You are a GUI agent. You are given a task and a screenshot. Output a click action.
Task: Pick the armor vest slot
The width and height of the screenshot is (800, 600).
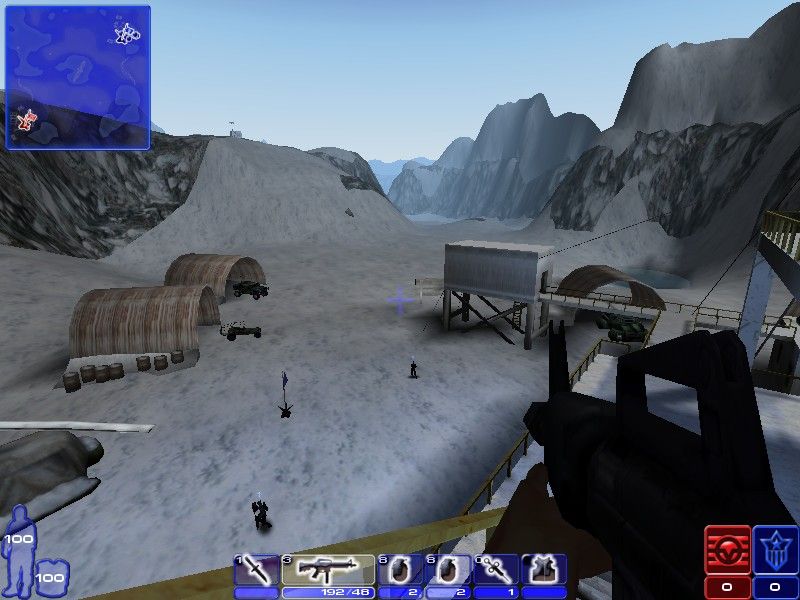coord(544,570)
